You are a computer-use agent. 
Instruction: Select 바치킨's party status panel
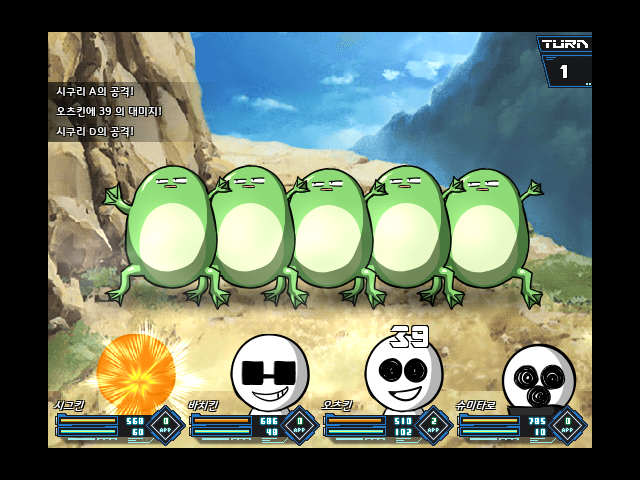coord(250,424)
